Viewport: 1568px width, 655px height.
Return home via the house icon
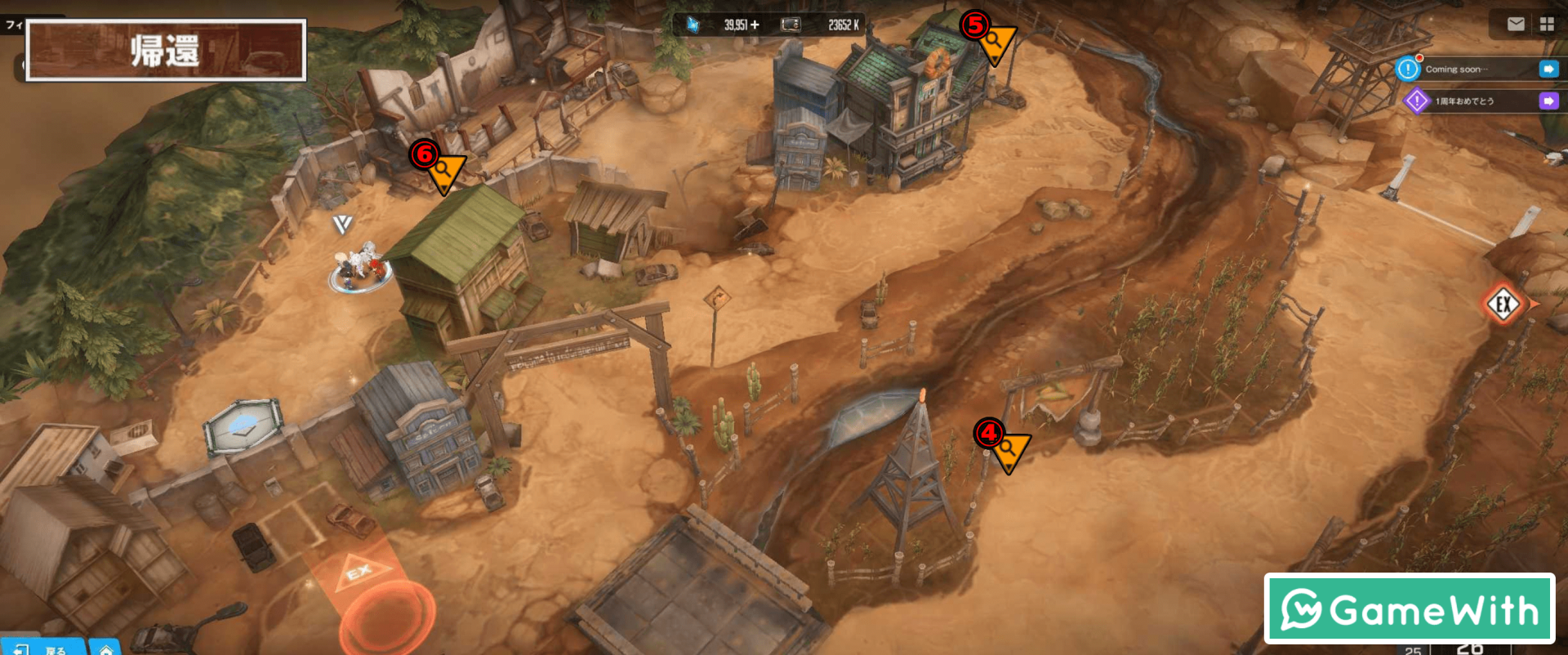(x=106, y=649)
